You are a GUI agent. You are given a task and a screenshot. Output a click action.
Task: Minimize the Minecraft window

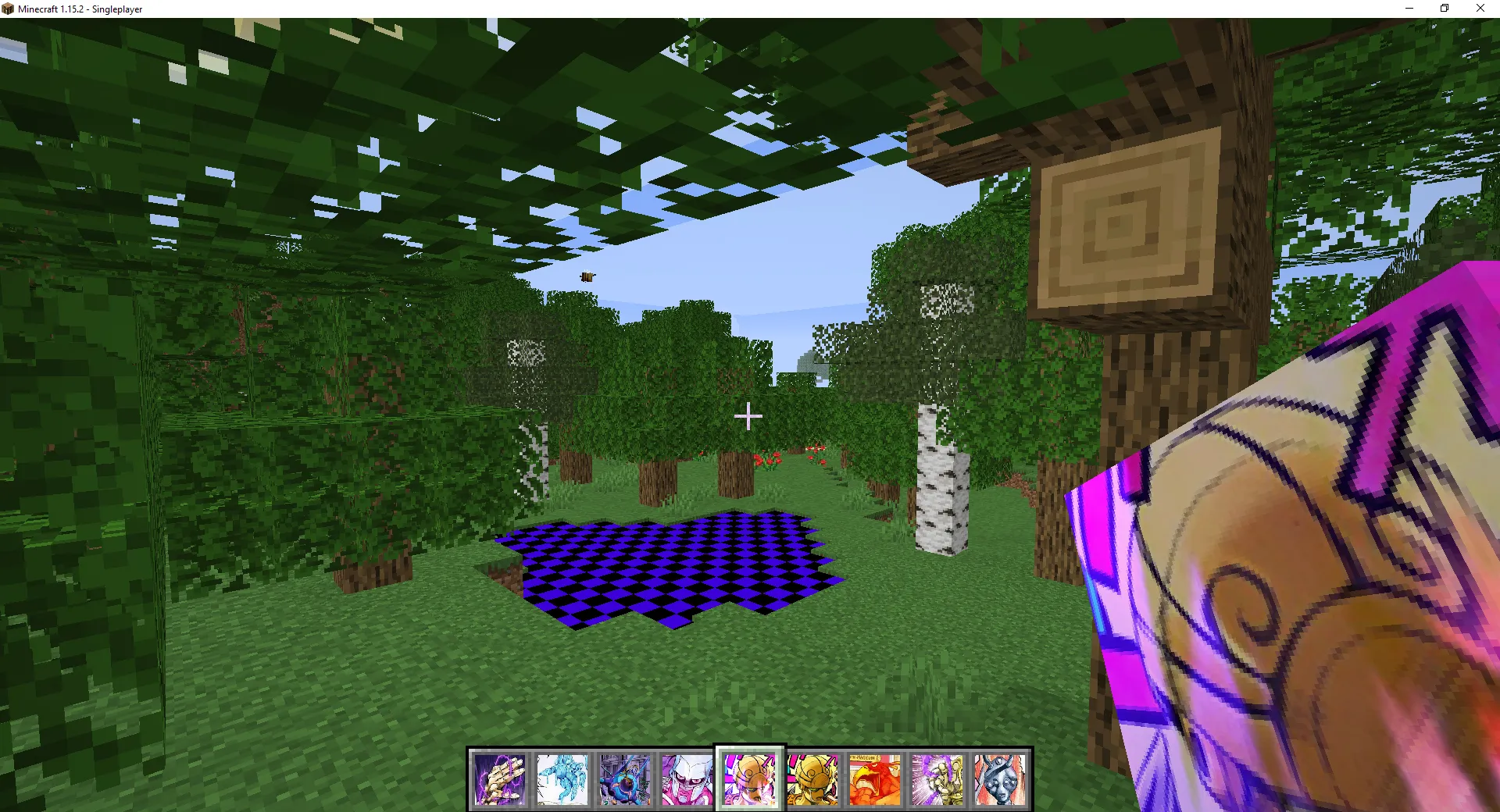(x=1409, y=9)
